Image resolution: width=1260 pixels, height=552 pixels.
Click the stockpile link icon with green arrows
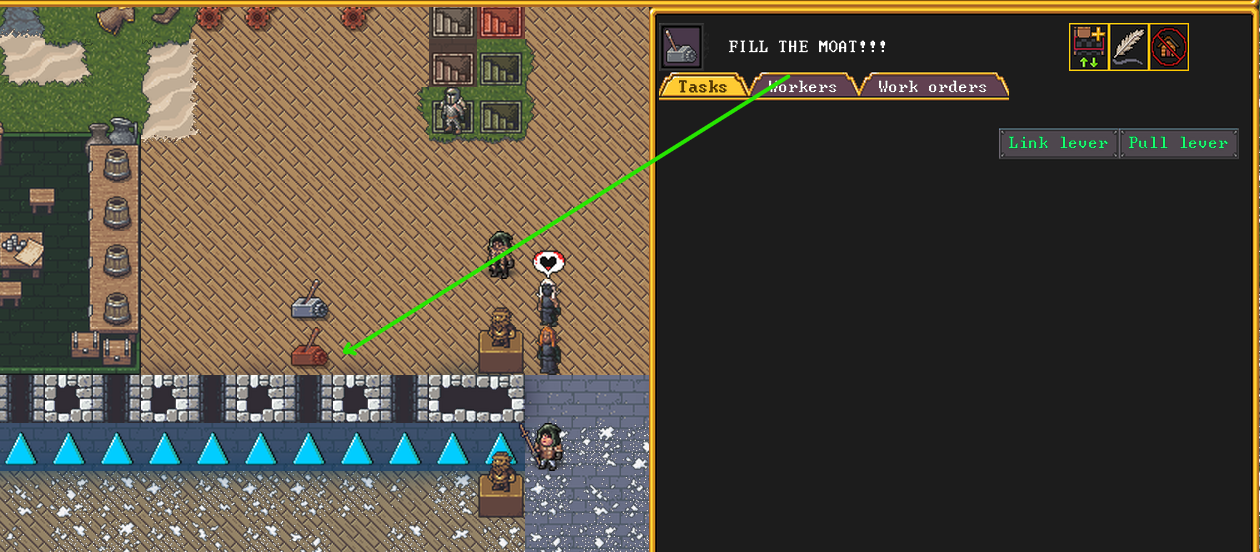1088,47
